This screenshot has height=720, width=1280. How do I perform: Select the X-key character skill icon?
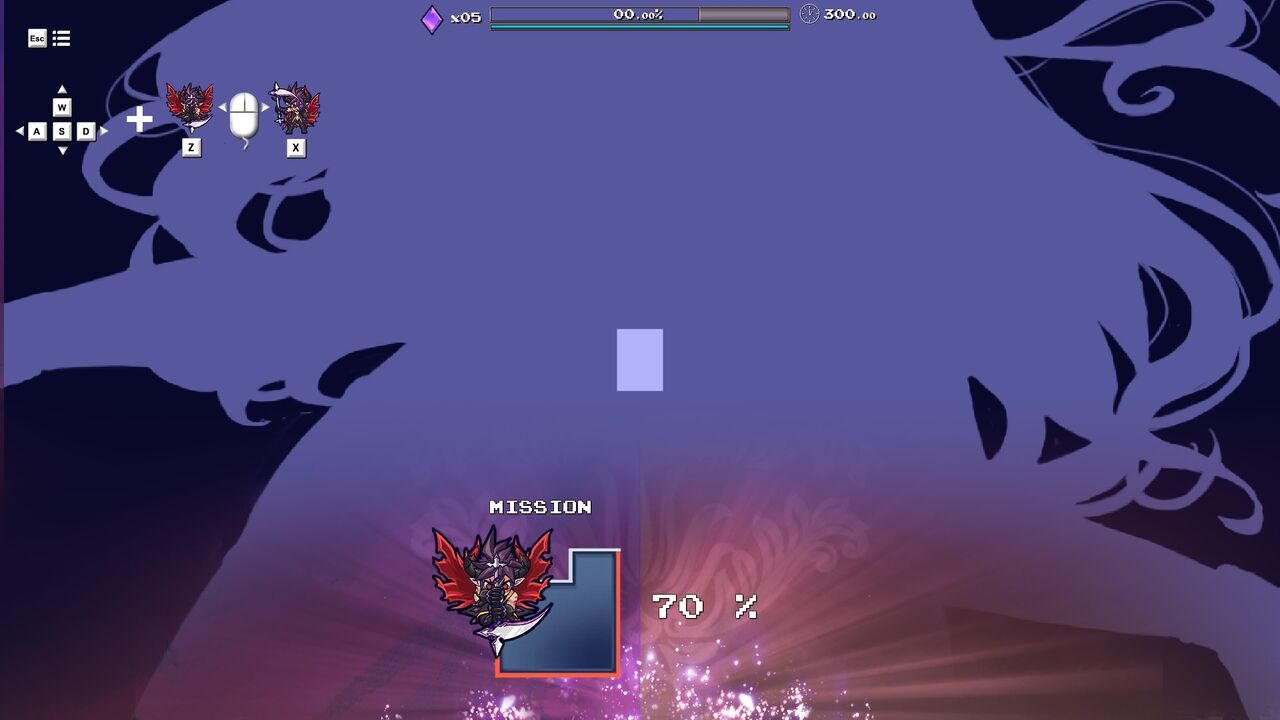pyautogui.click(x=293, y=108)
